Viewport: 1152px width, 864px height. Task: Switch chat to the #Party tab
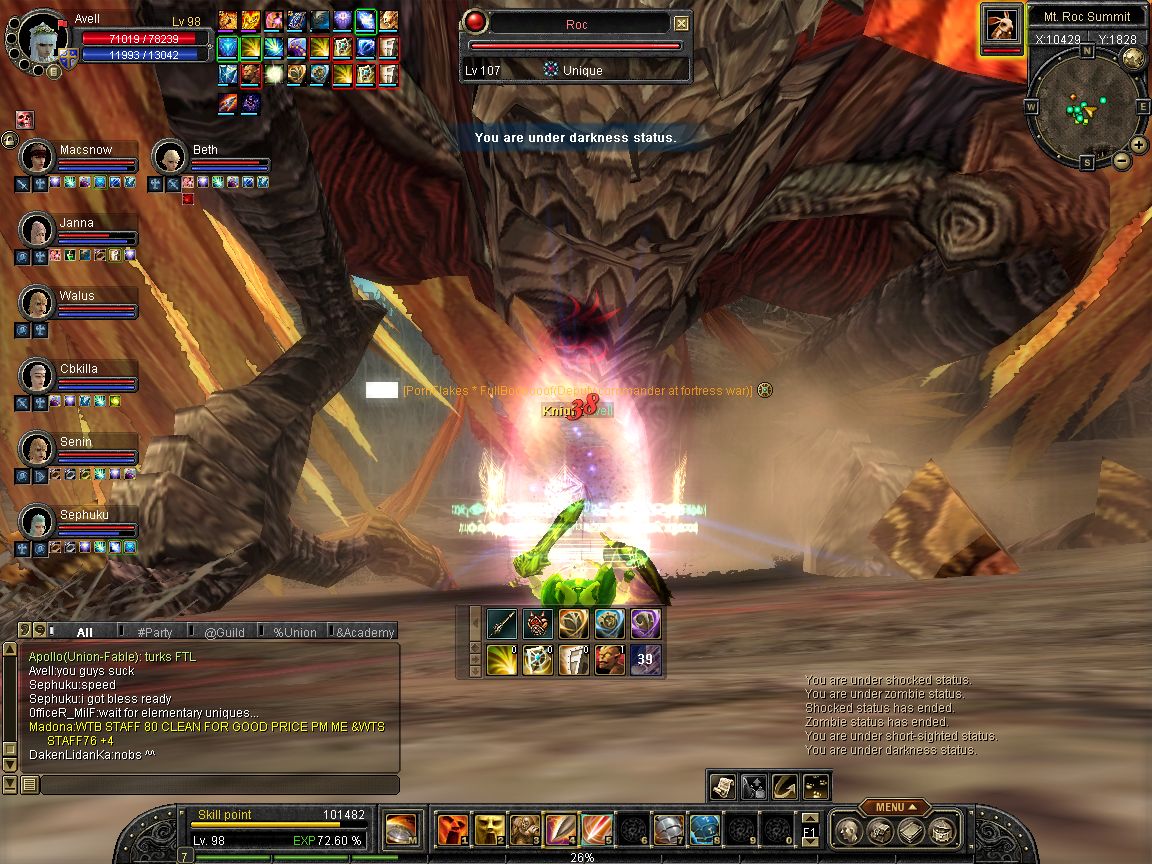click(155, 632)
